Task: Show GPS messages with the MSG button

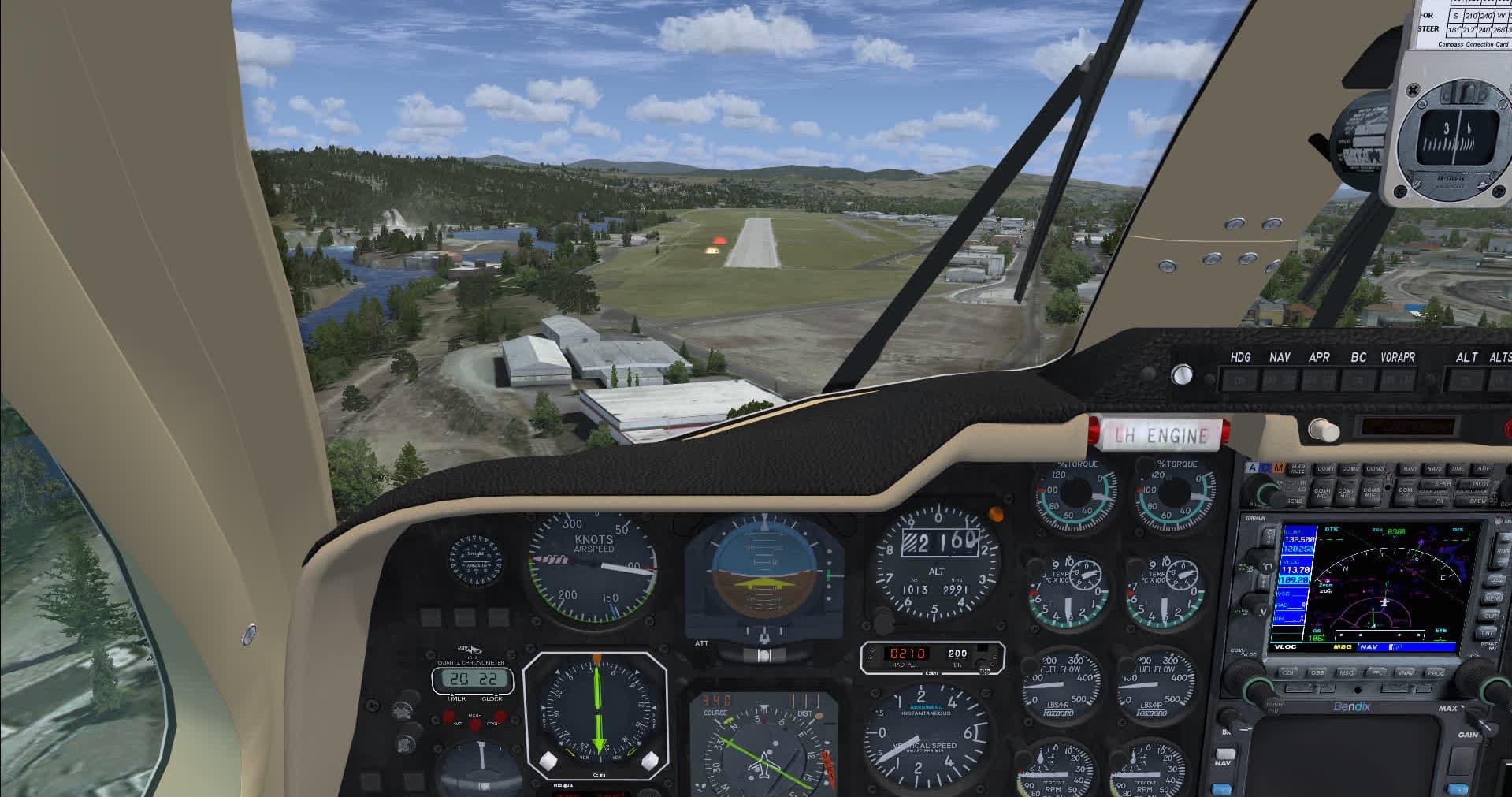Action: click(x=1347, y=672)
